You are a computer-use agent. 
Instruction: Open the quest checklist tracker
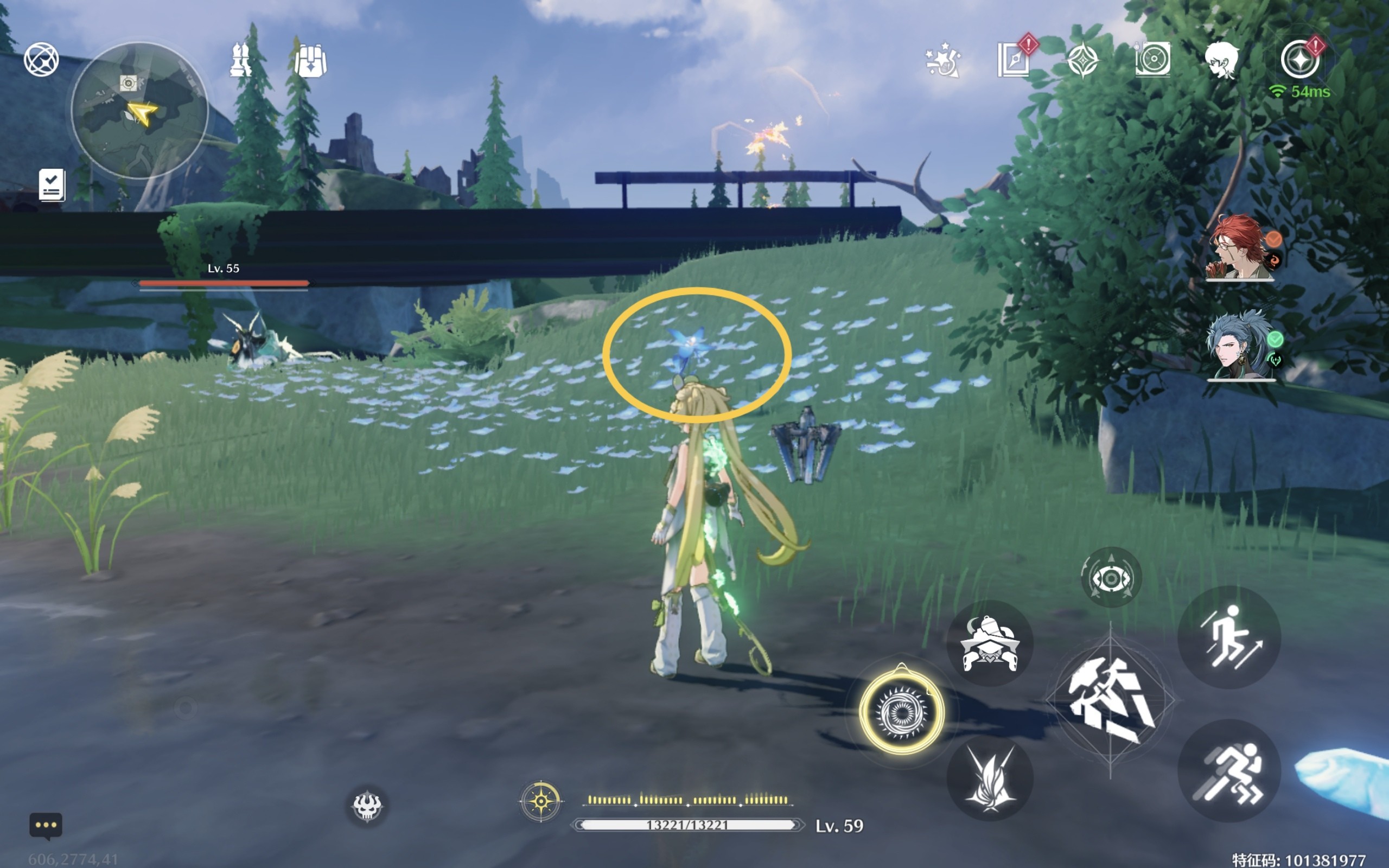(52, 185)
